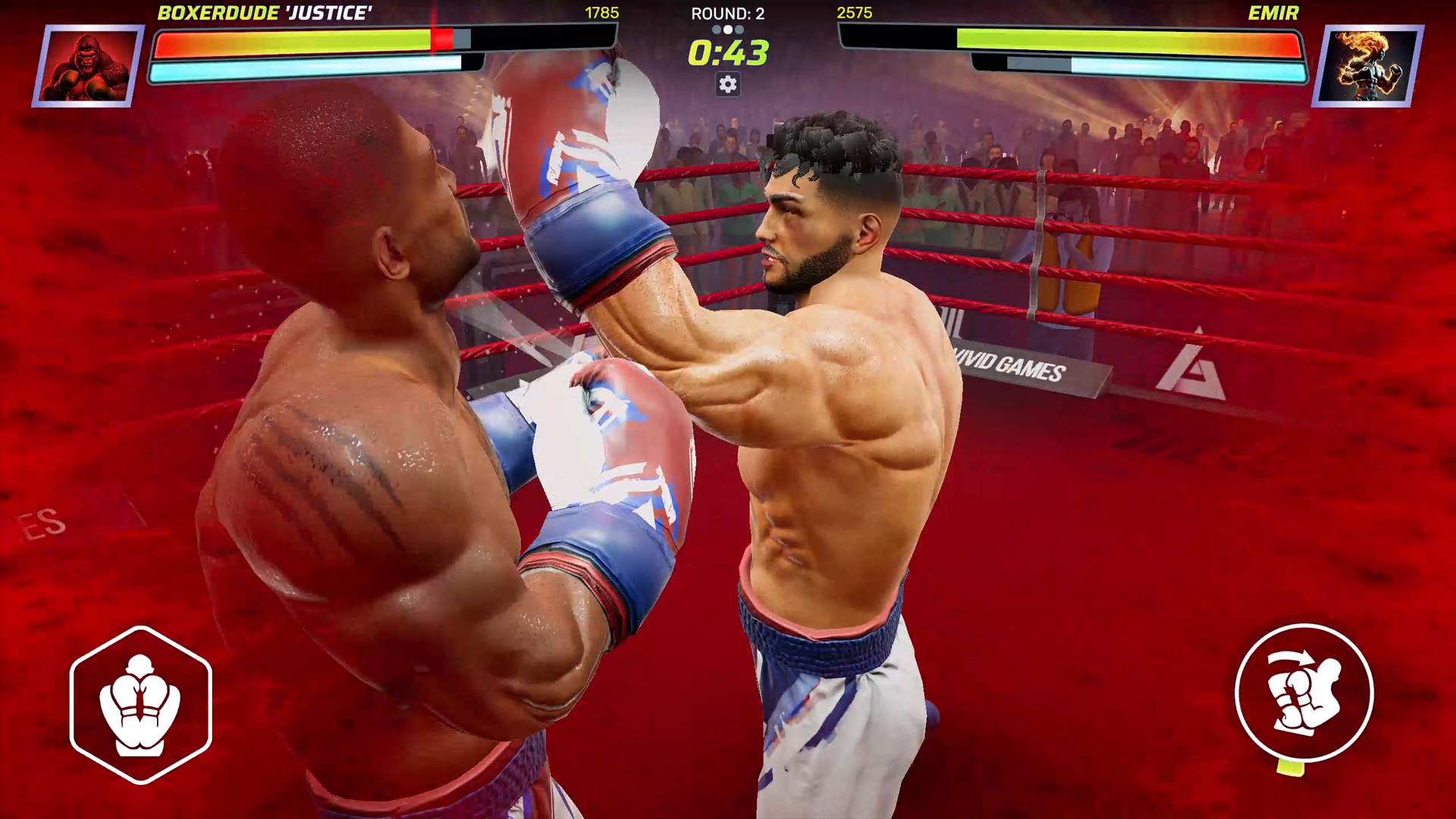
Task: Click BOXERDUDE 'JUSTICE' name text
Action: tap(265, 13)
